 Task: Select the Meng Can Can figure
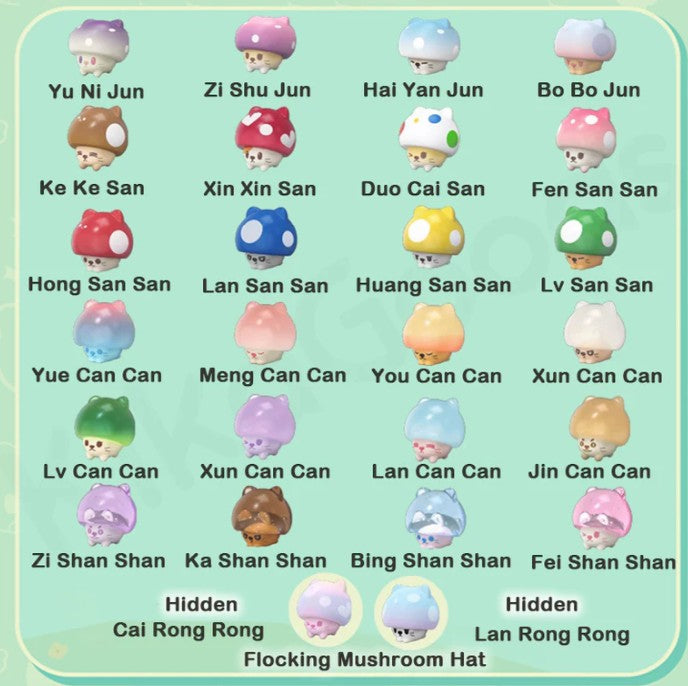(265, 331)
